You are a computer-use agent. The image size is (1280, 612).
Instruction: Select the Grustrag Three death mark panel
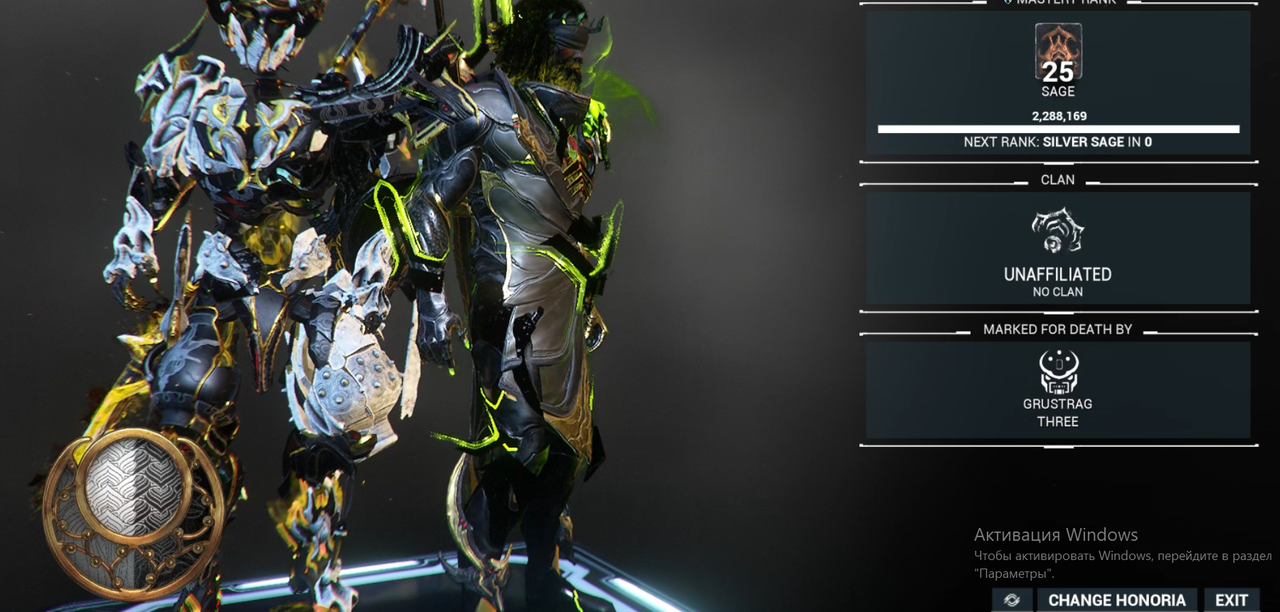[1058, 390]
